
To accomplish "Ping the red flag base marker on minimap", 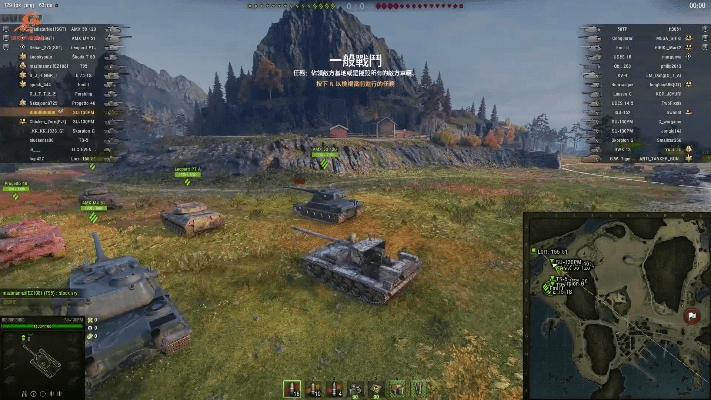I will [x=691, y=316].
